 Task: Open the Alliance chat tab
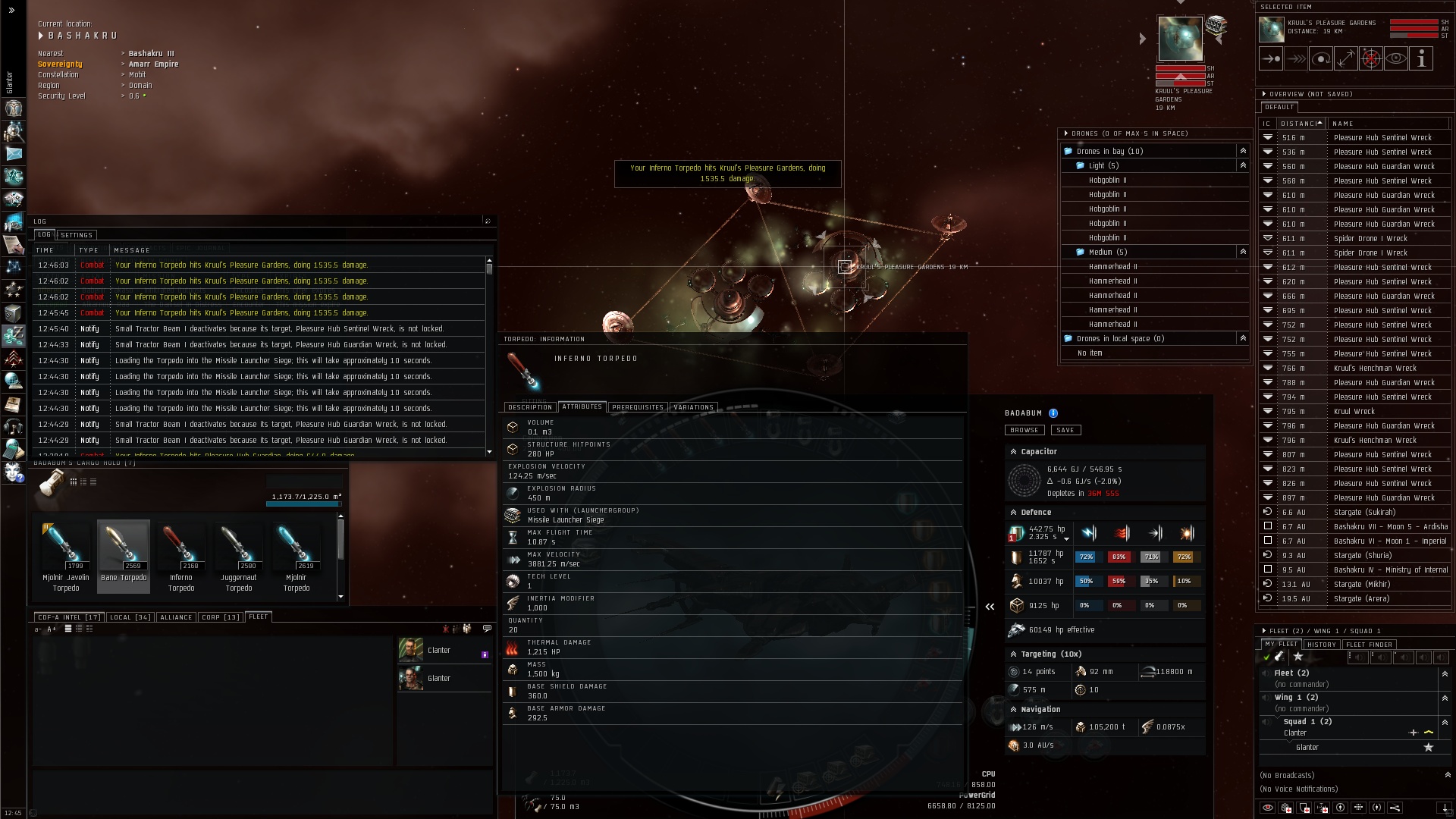tap(176, 617)
